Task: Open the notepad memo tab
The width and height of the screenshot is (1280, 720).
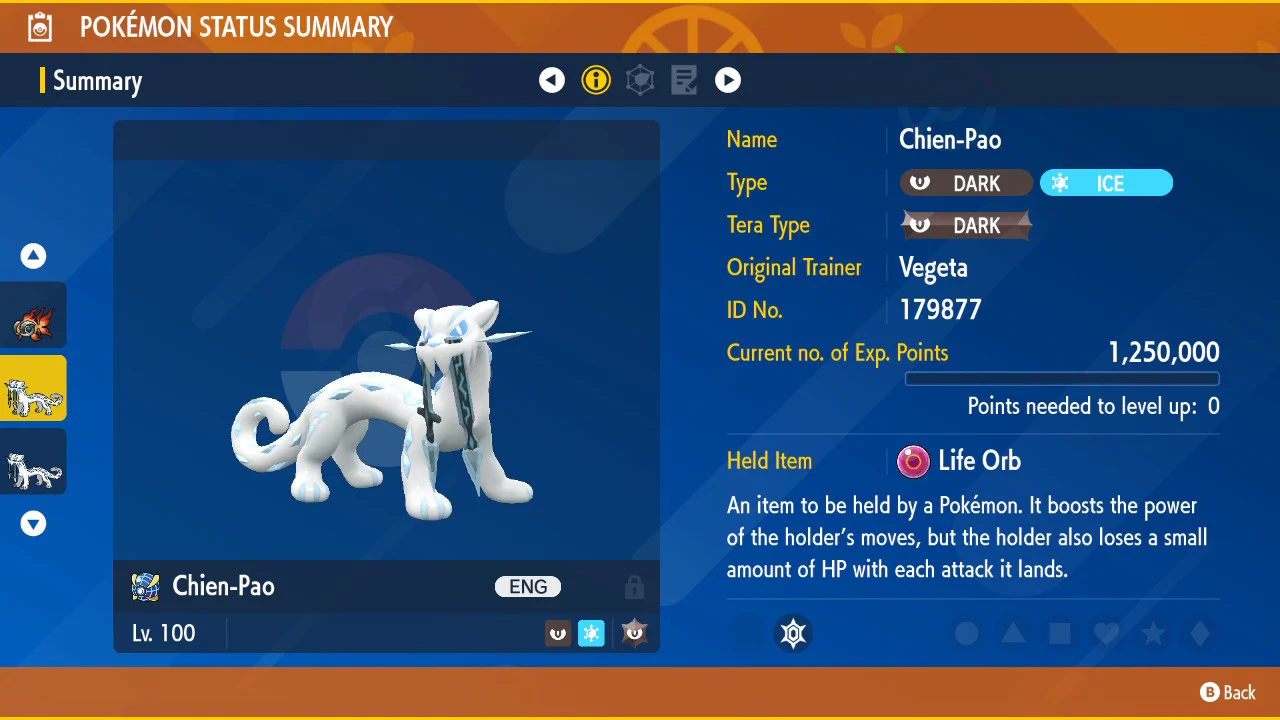Action: [684, 80]
